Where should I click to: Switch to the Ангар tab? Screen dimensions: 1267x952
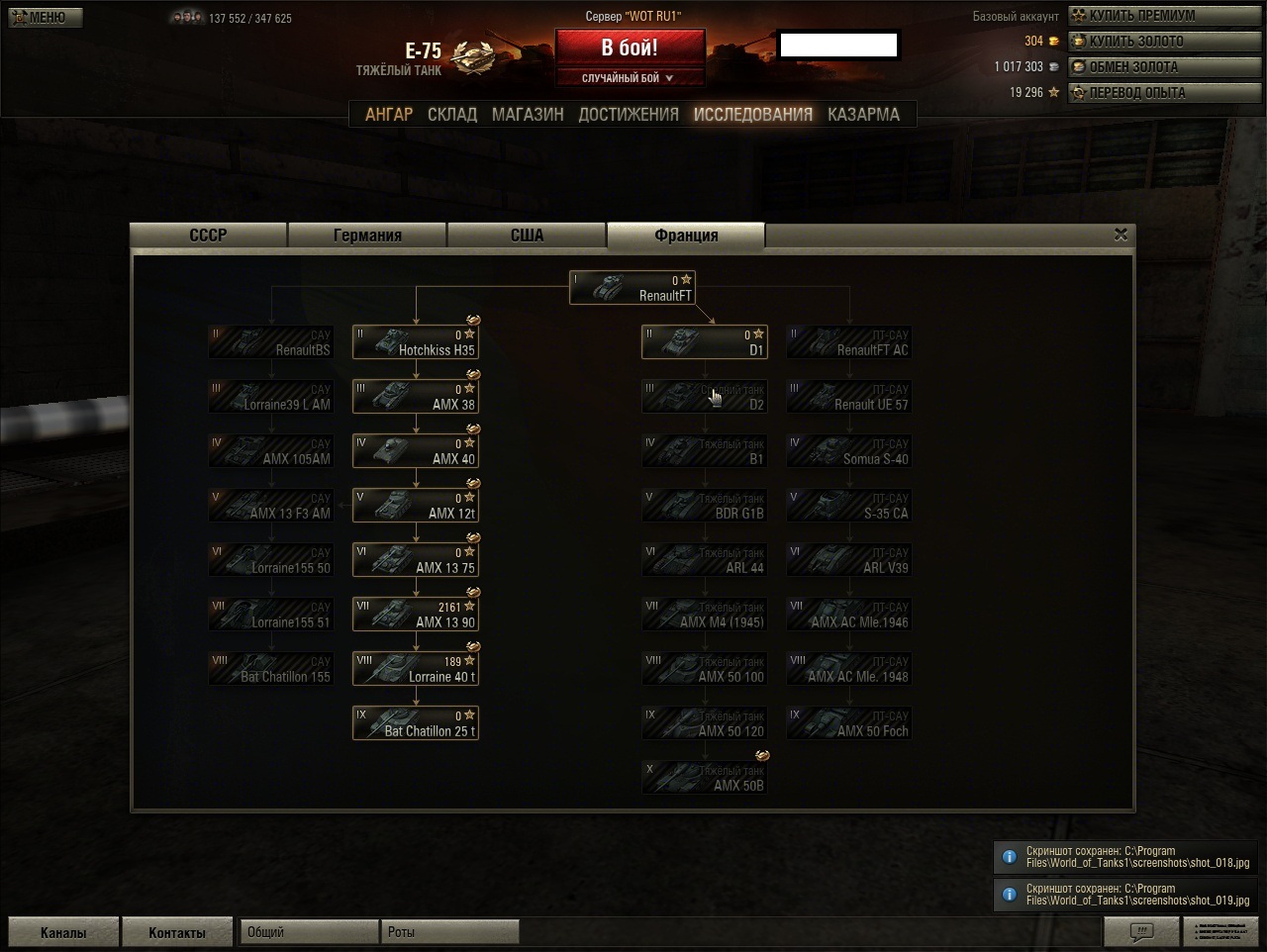point(389,115)
